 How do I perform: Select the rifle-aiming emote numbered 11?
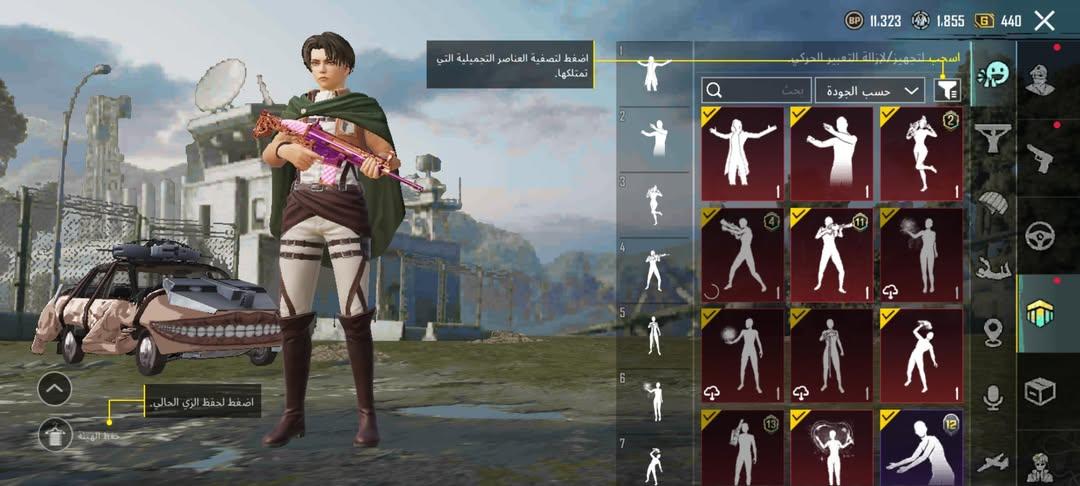coord(832,255)
